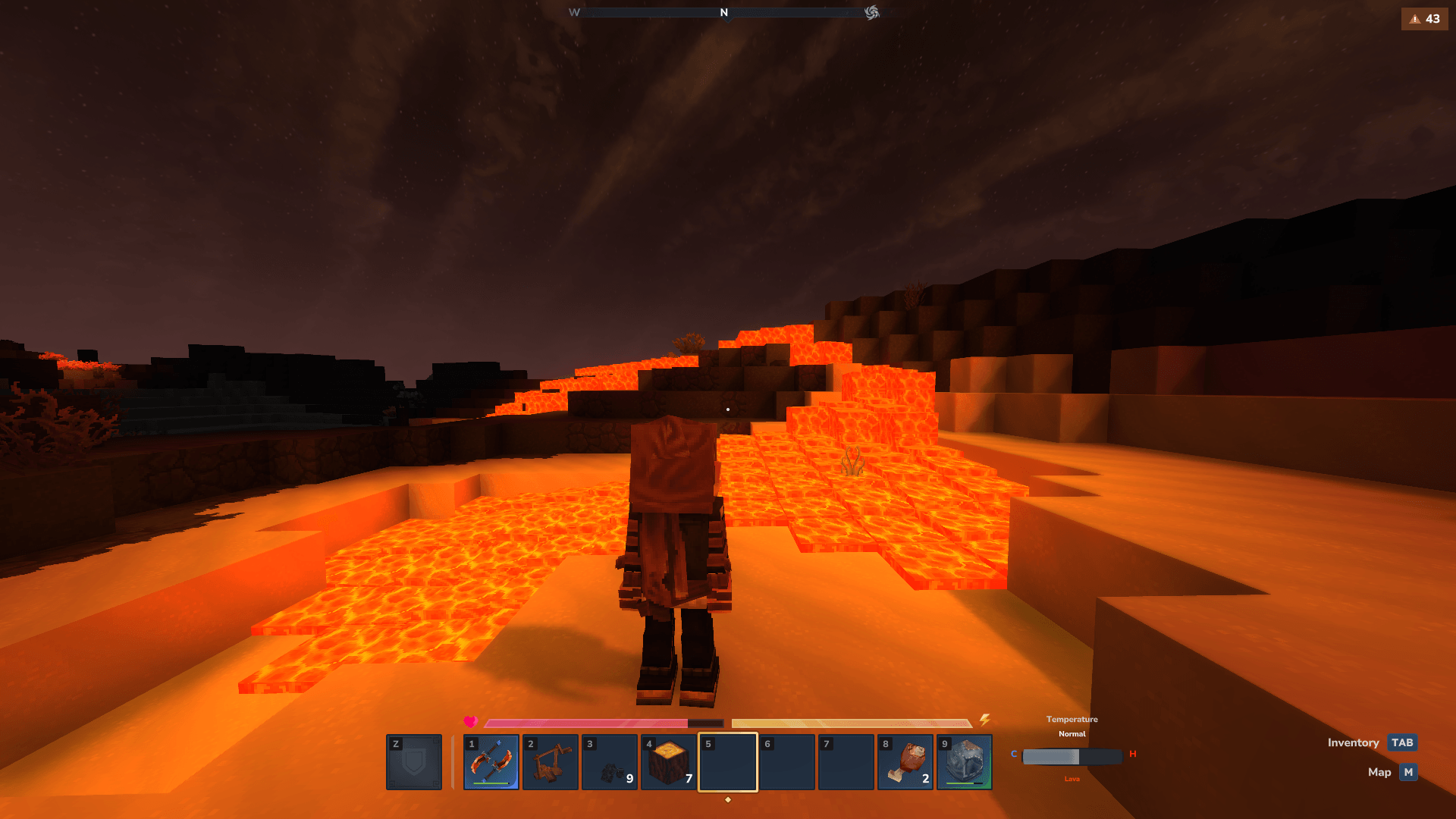
Task: Pick the cooked meat drumstick slot
Action: 905,762
